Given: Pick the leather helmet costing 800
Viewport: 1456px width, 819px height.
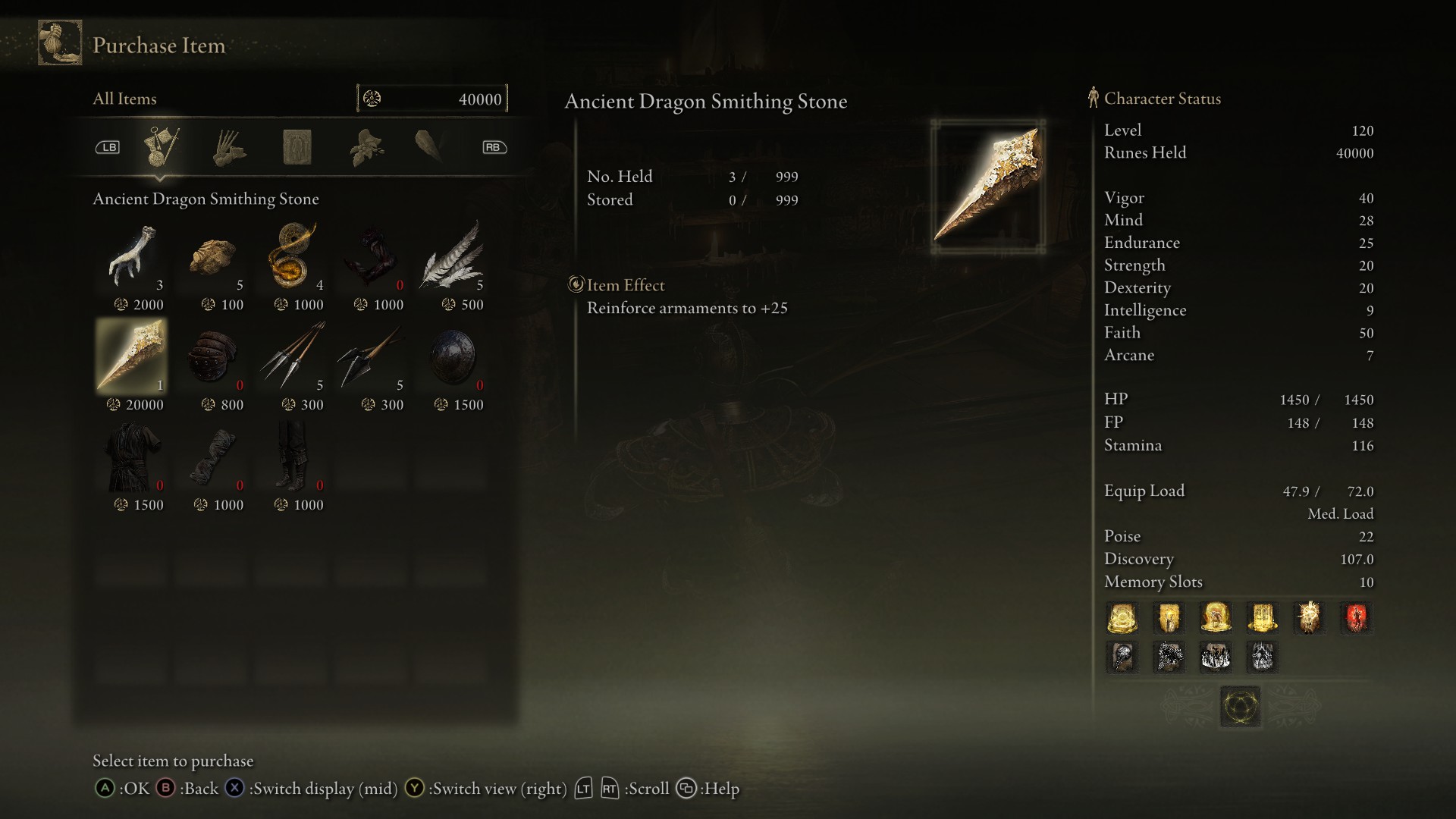Looking at the screenshot, I should 213,356.
